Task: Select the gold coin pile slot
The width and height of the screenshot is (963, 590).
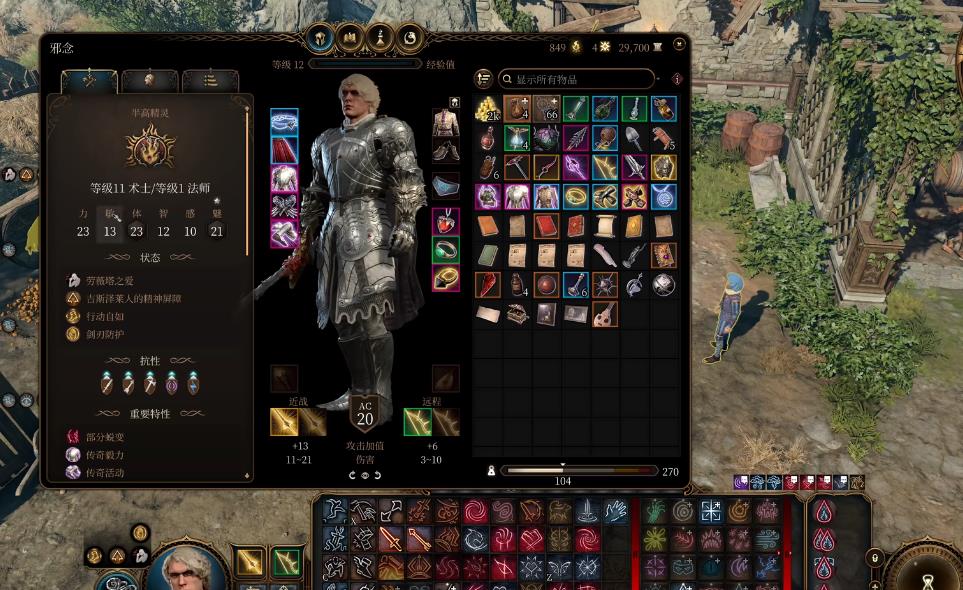Action: pos(487,109)
